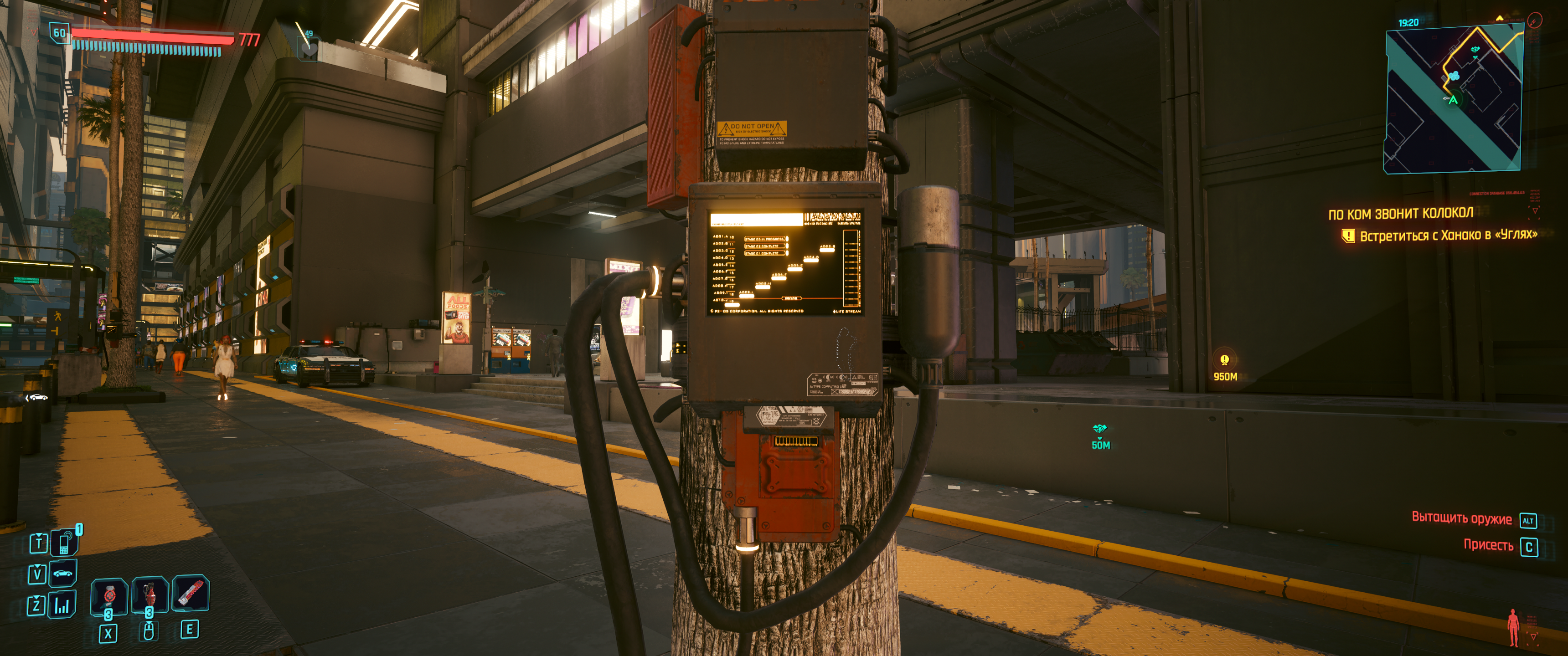
Task: Open the phone icon with notification badge
Action: click(x=64, y=542)
